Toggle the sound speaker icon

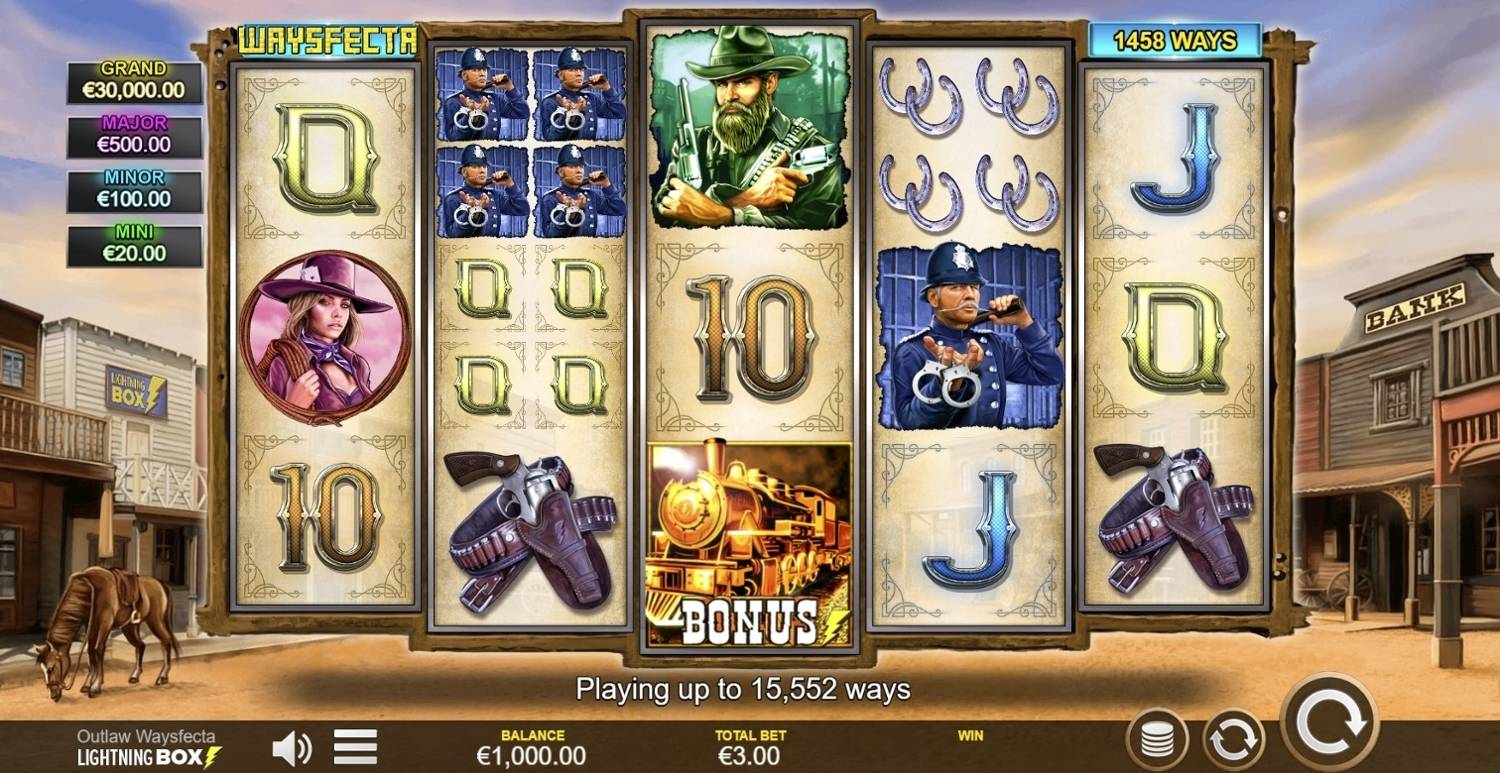click(291, 747)
